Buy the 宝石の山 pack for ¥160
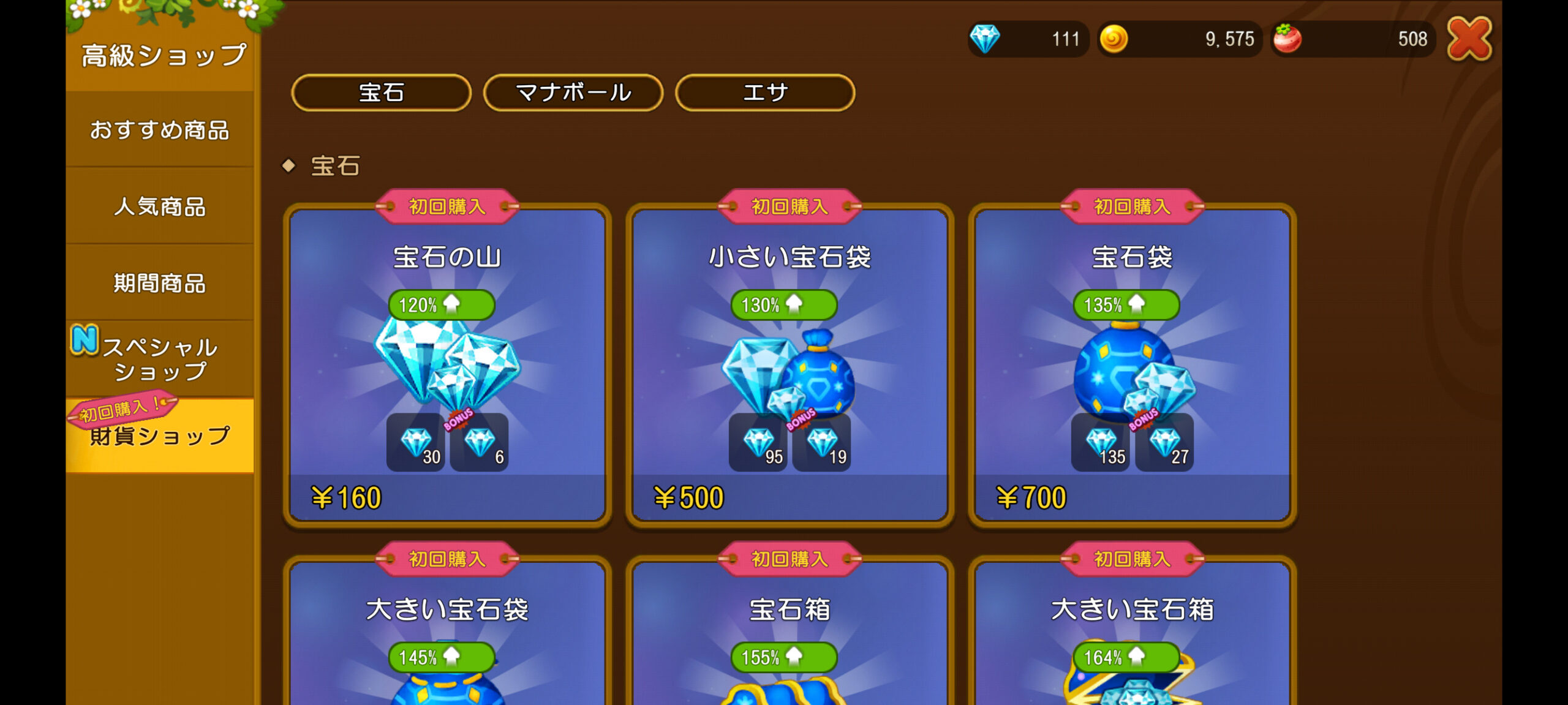 pos(447,368)
